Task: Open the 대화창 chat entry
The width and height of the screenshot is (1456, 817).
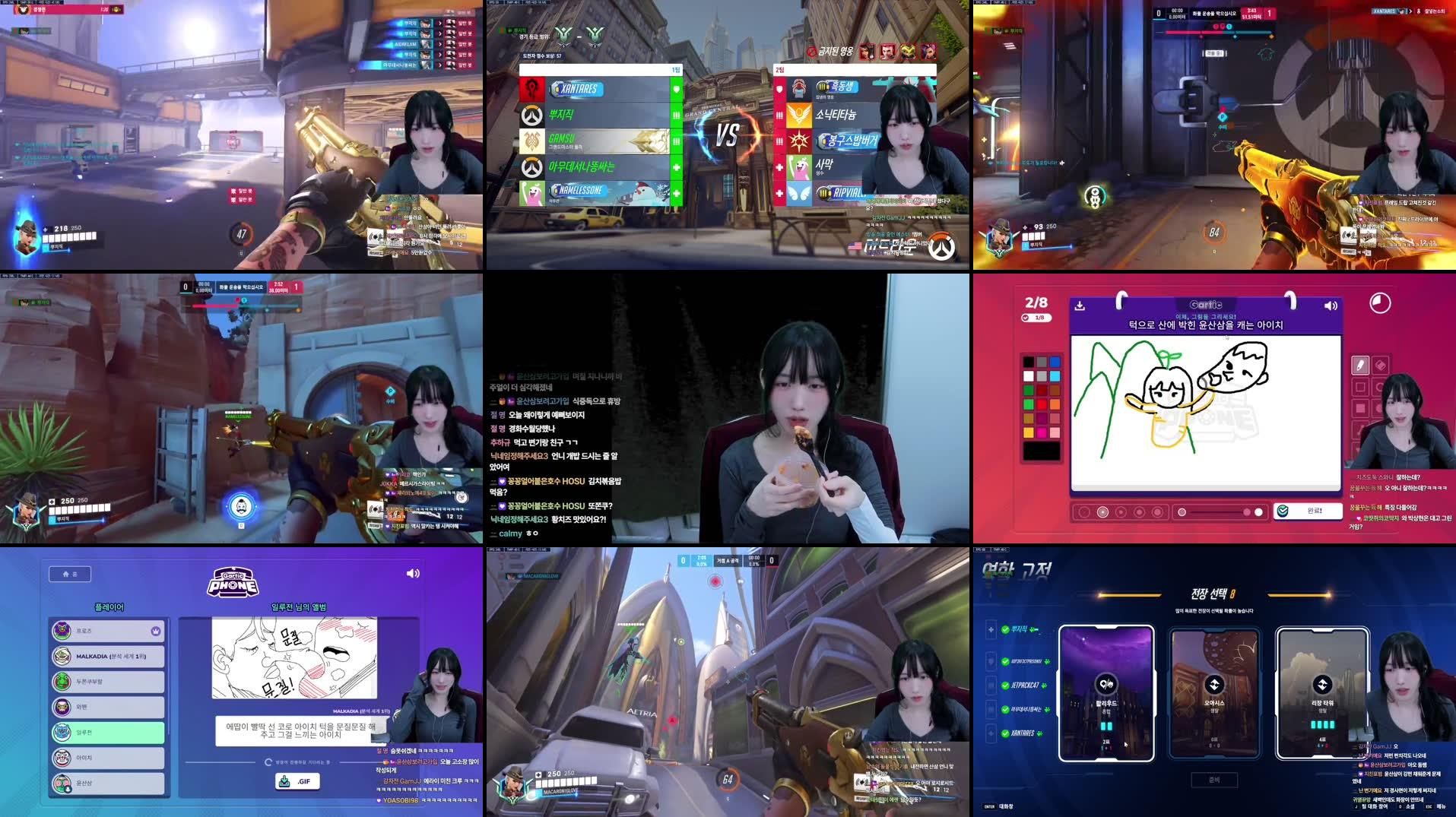Action: click(1006, 806)
